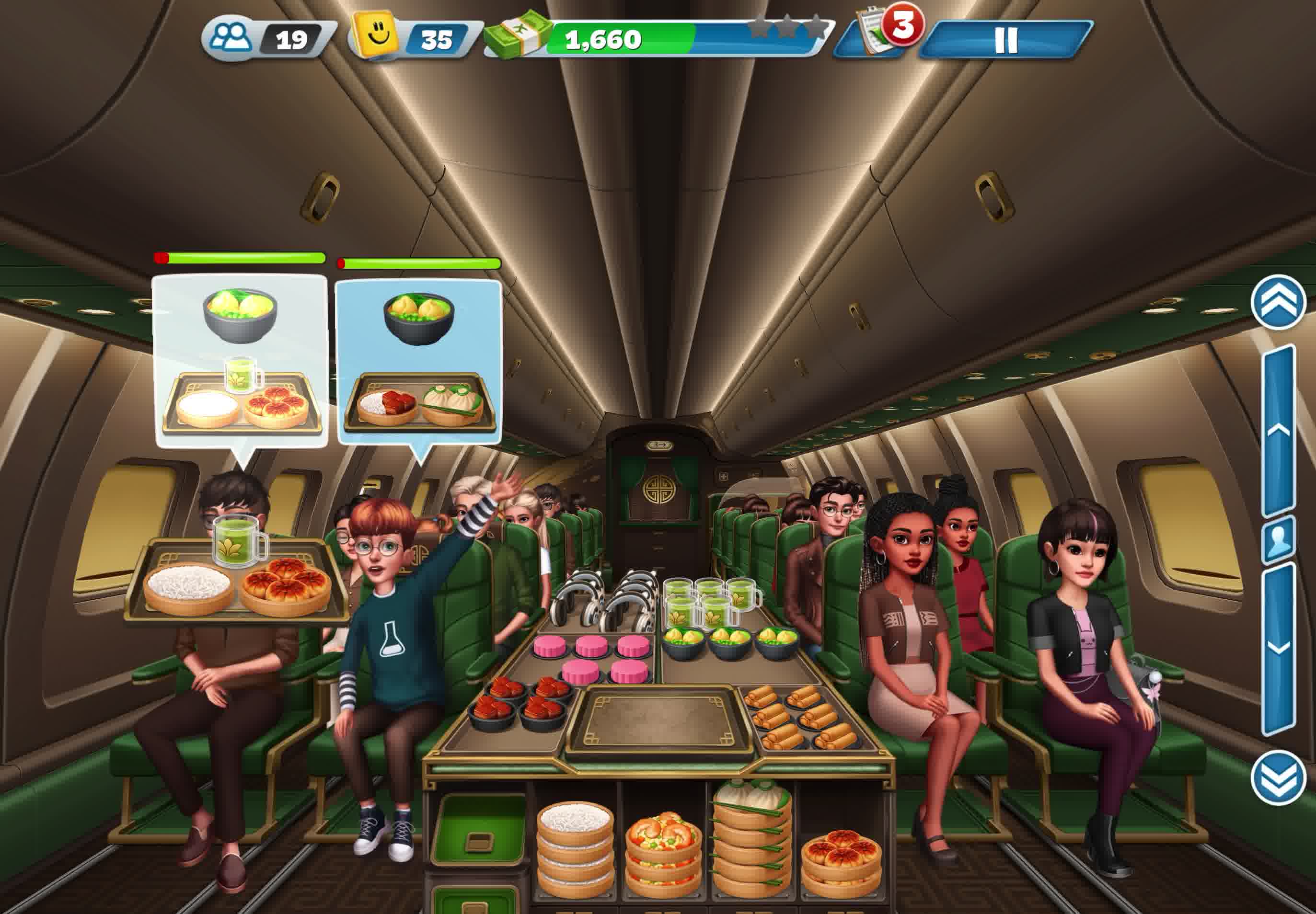
Task: Select the passenger silhouette button
Action: click(x=1279, y=539)
